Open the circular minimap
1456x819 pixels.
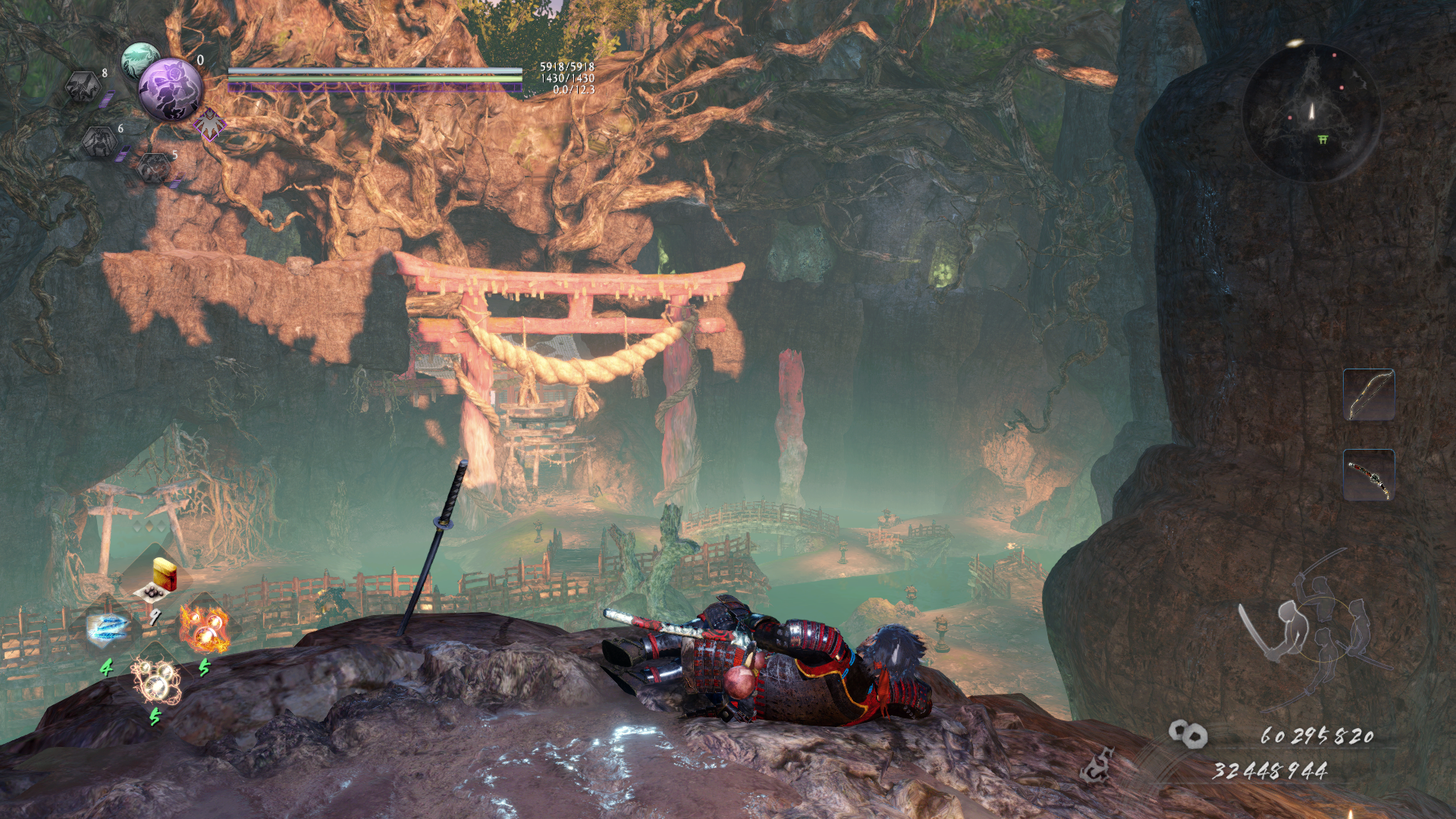click(x=1311, y=112)
